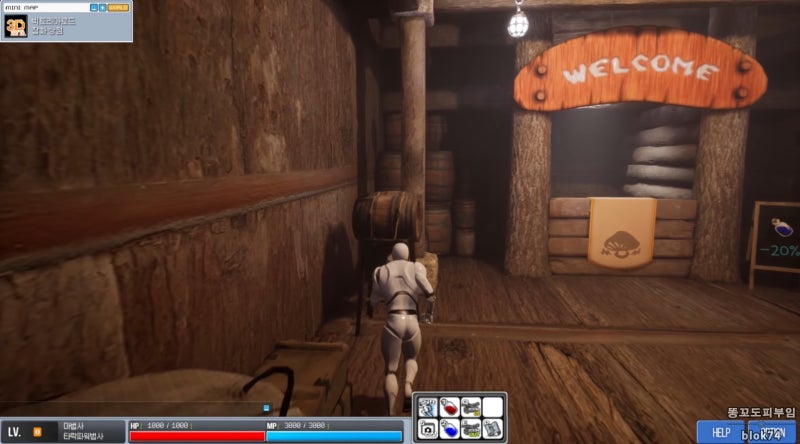Open the yellow world map button
The width and height of the screenshot is (800, 444).
tap(118, 7)
